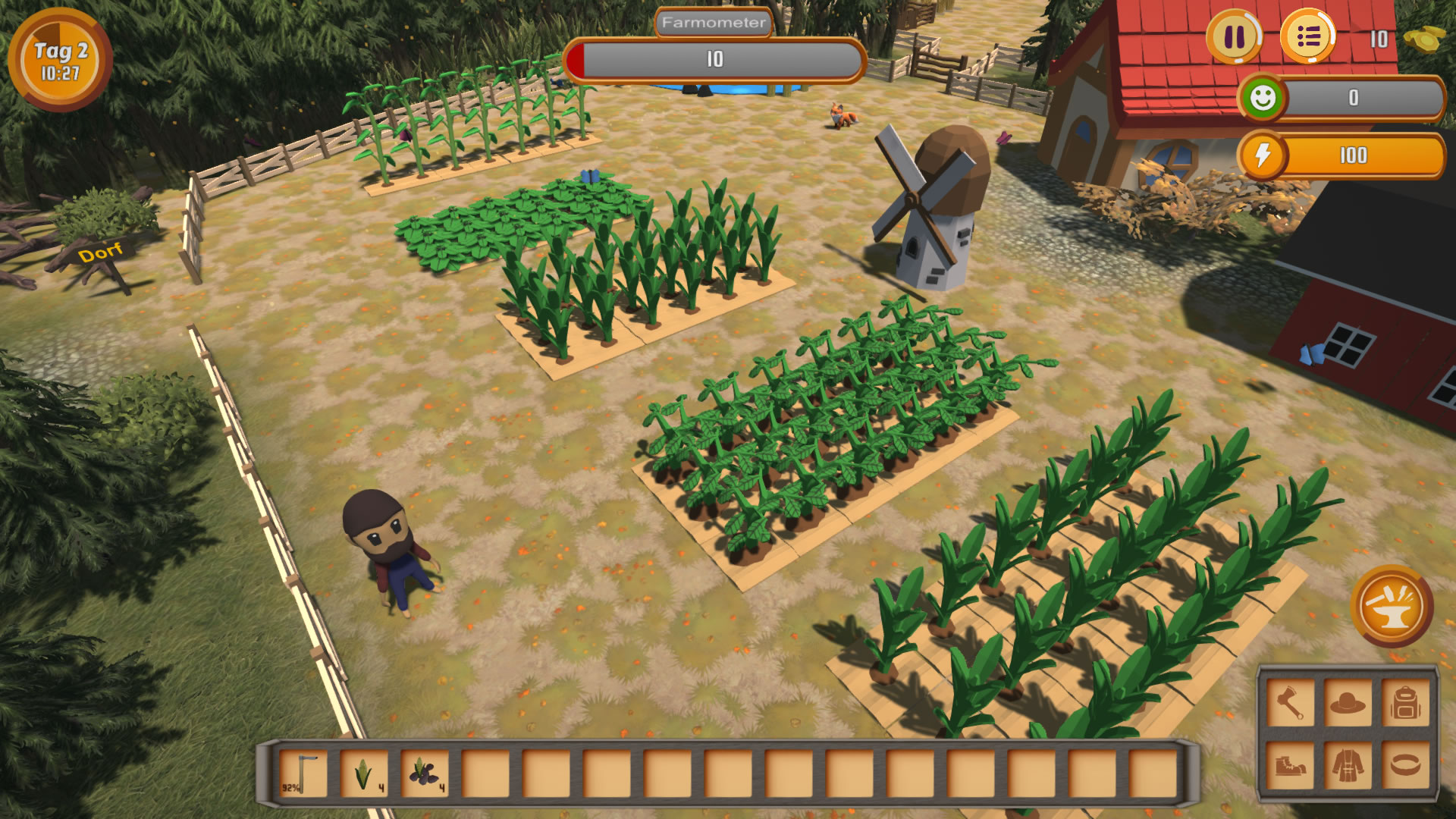Select the ring equipment slot

click(1405, 764)
